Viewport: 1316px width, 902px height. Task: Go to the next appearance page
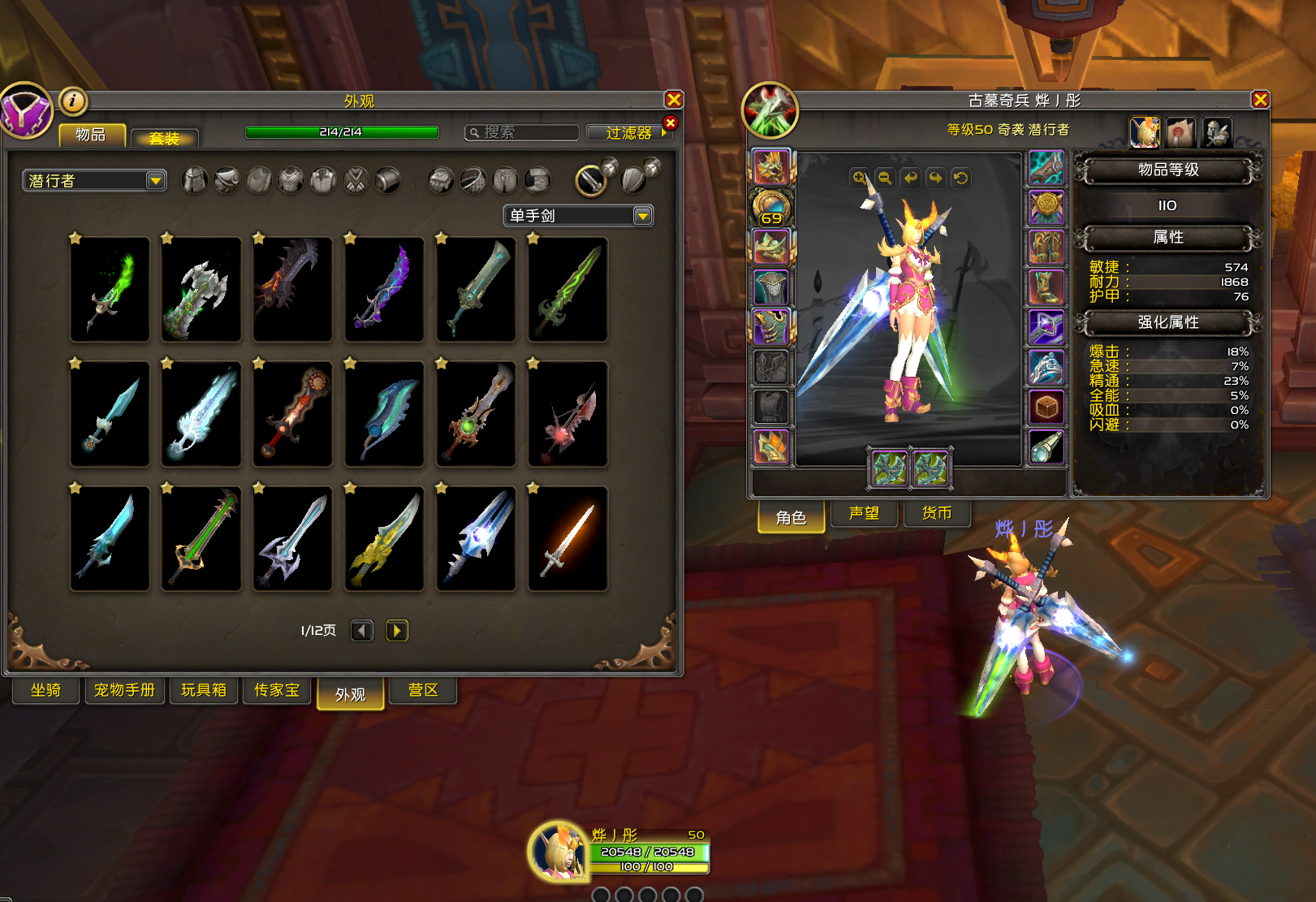pos(397,631)
